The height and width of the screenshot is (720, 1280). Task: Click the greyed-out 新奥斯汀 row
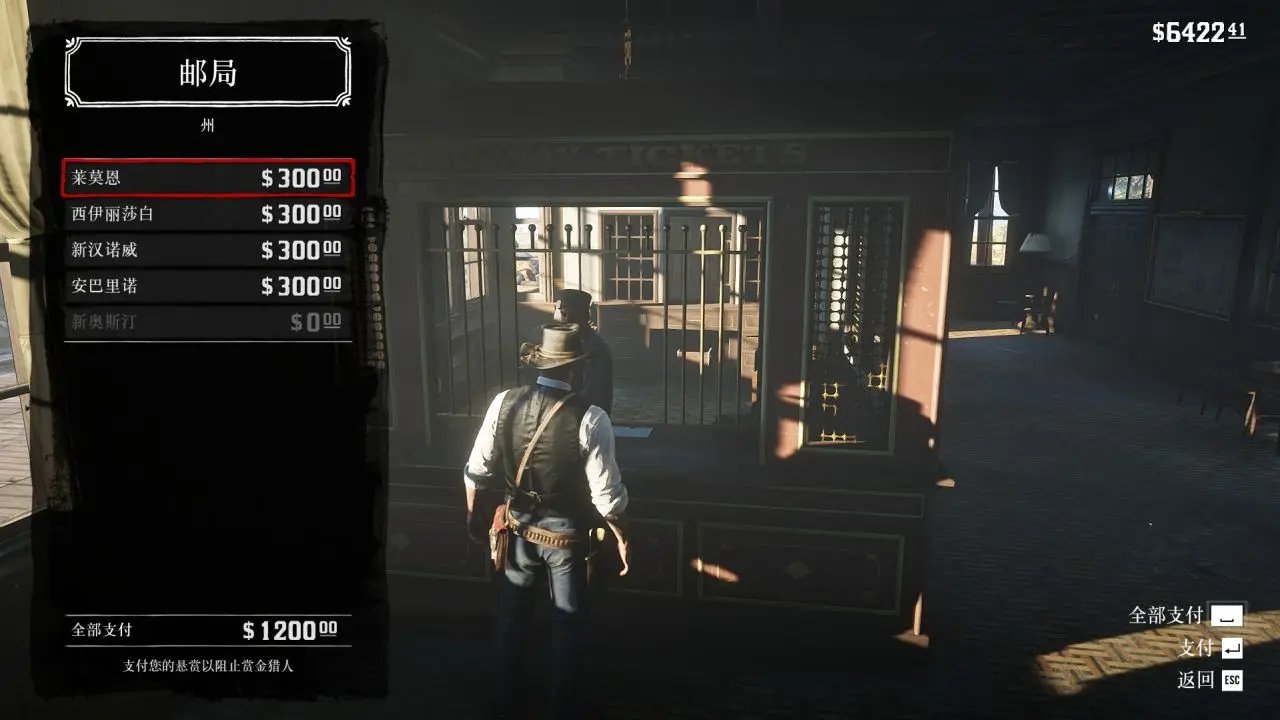208,322
